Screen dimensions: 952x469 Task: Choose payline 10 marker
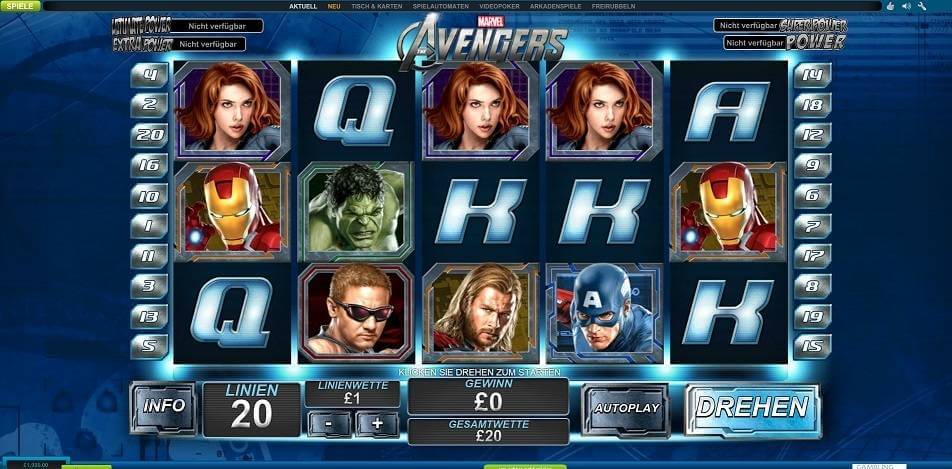tap(149, 196)
